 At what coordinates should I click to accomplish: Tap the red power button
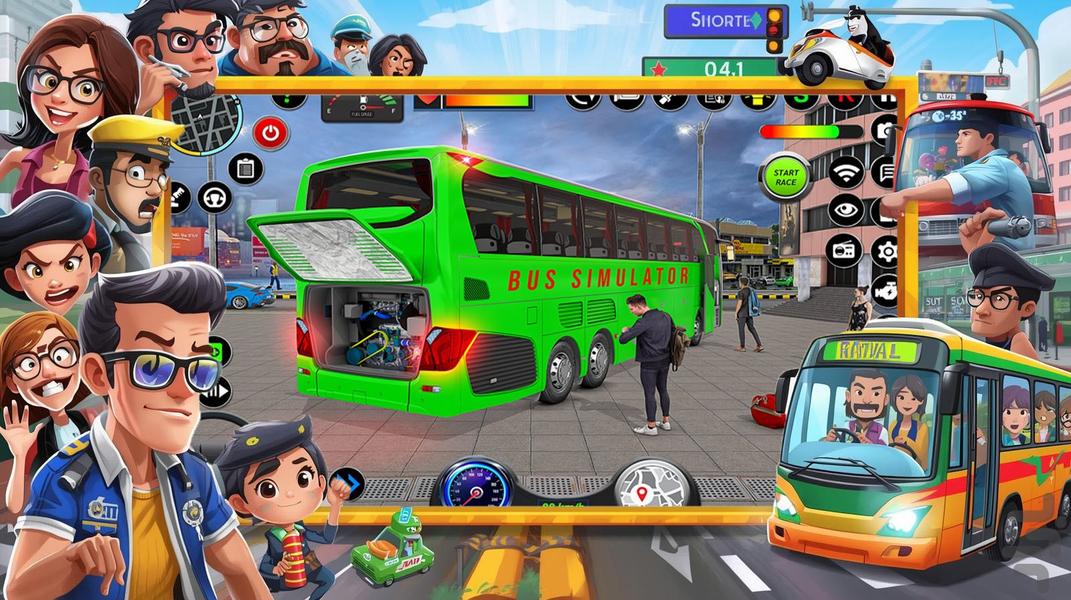click(x=270, y=132)
